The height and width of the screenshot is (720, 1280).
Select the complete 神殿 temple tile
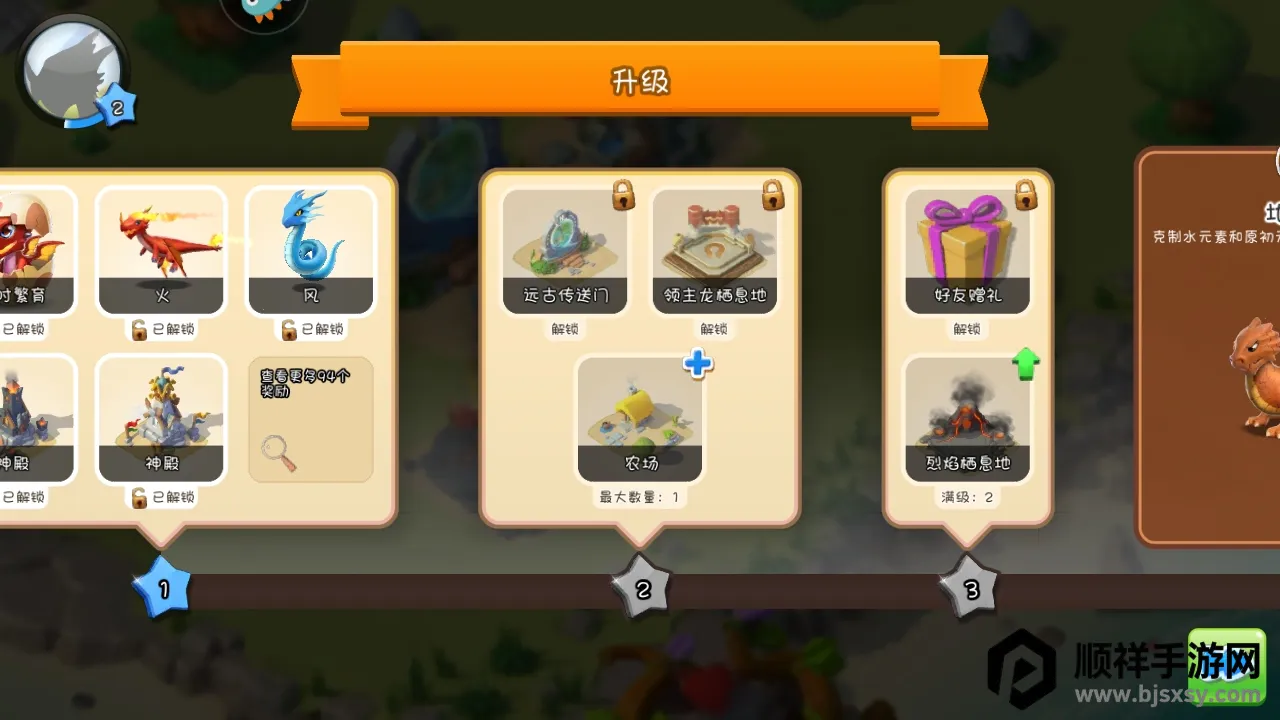pyautogui.click(x=162, y=420)
